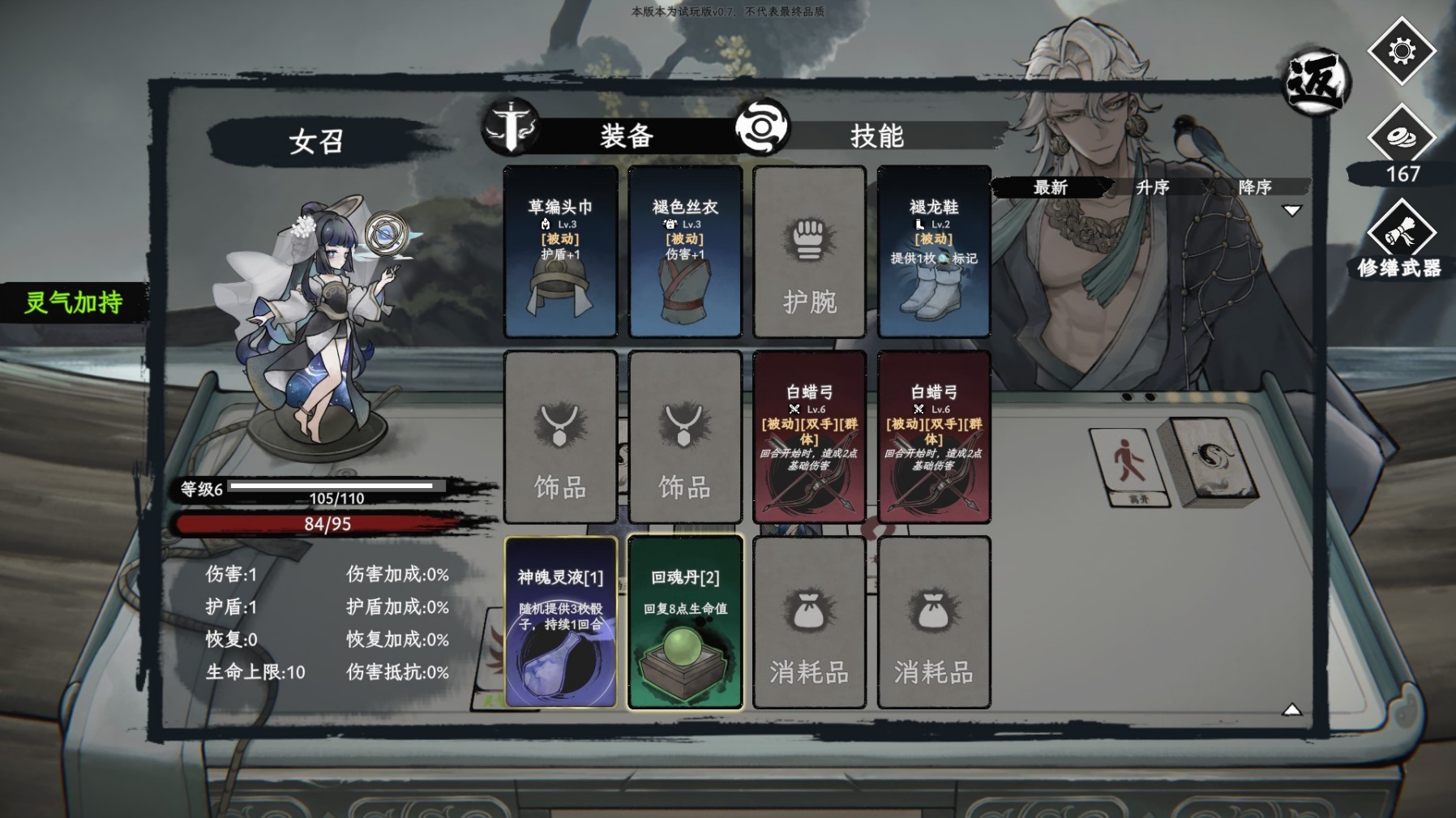
Task: Choose the 褪色丝衣 armor card
Action: pyautogui.click(x=685, y=252)
